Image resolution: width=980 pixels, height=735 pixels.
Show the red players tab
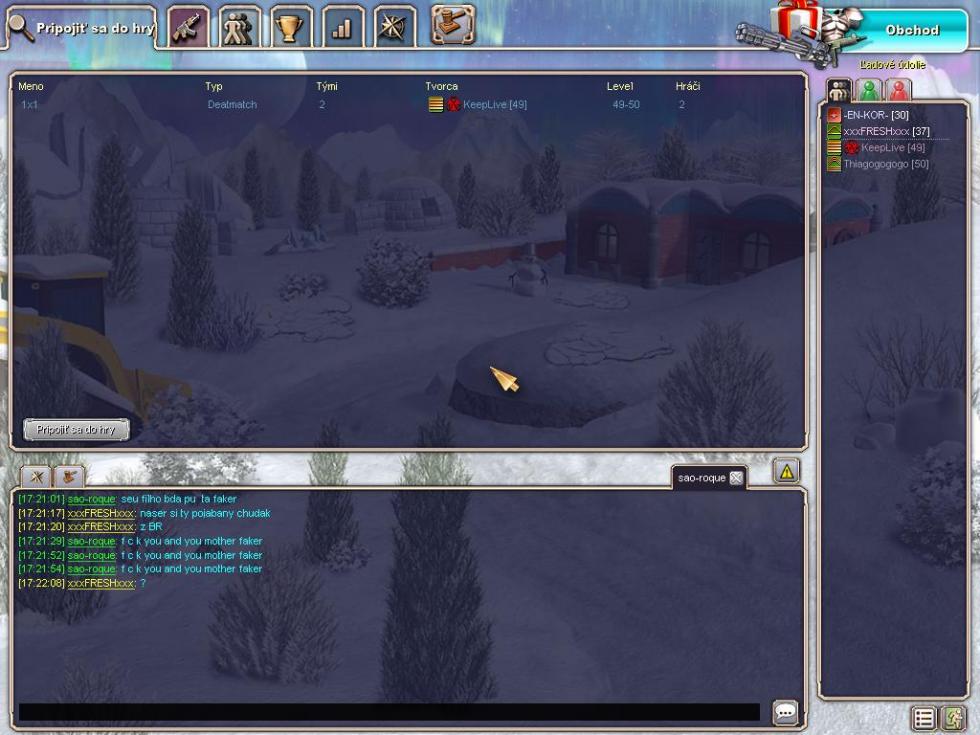point(899,91)
